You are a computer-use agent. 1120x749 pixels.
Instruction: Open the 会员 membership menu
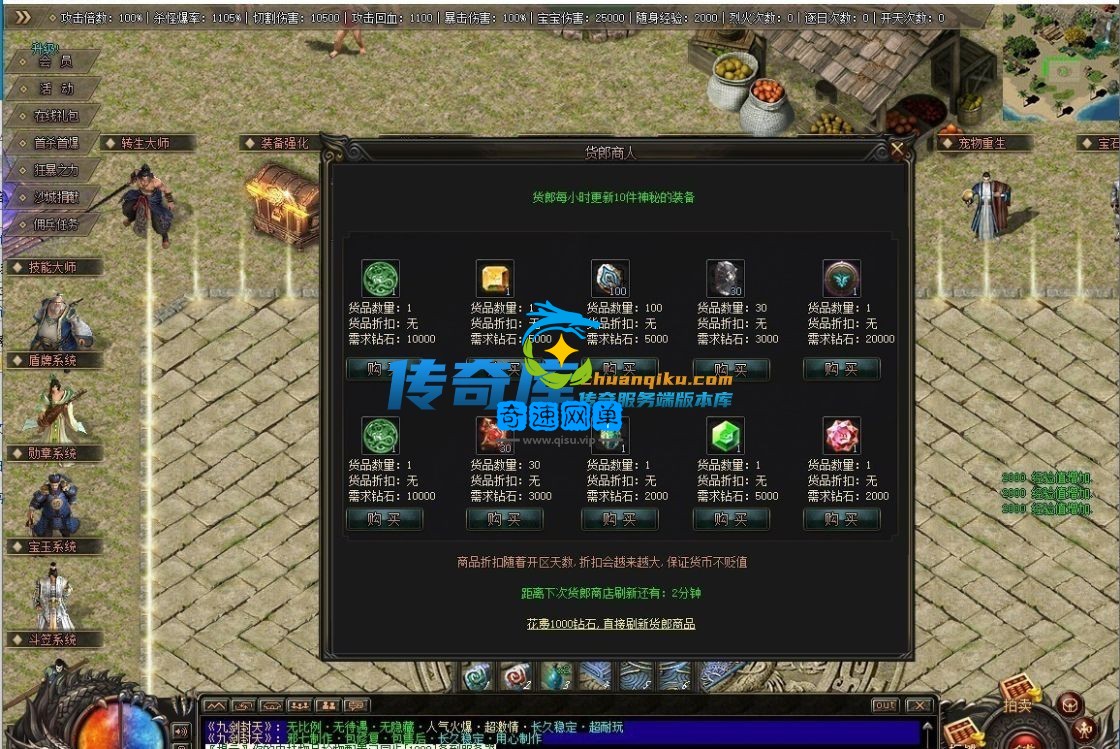coord(55,62)
